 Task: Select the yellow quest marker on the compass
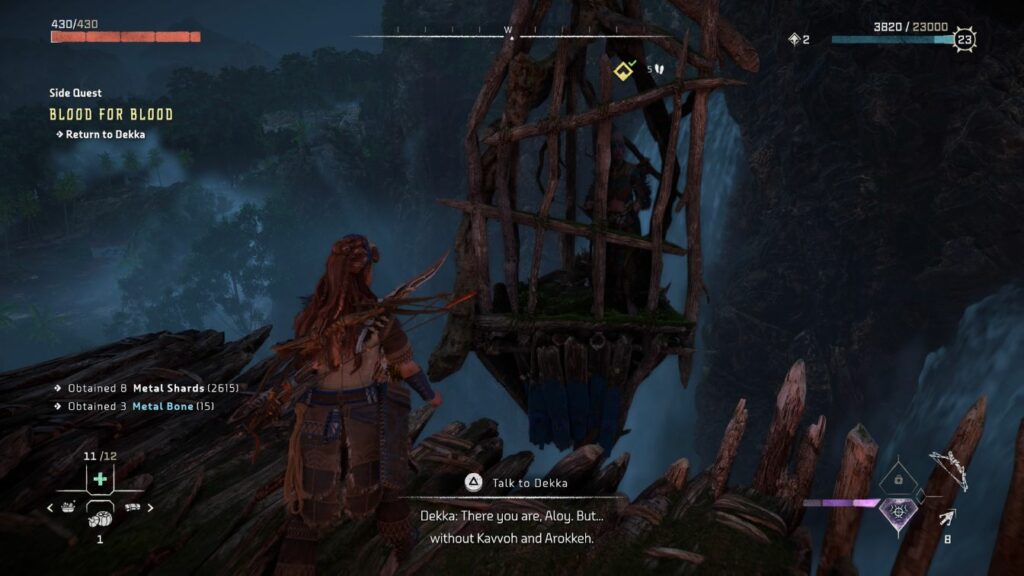[624, 69]
